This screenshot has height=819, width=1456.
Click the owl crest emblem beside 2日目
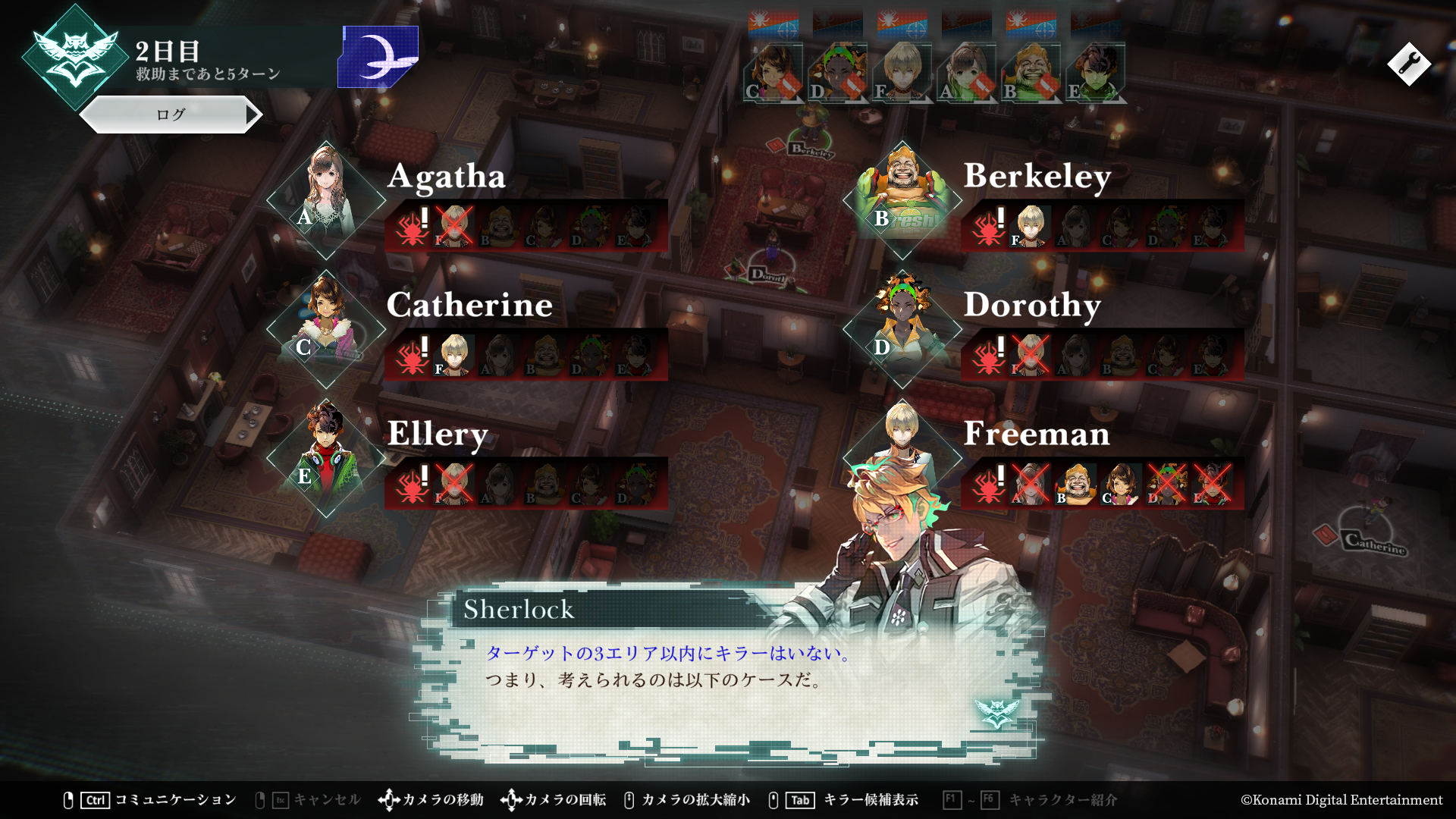point(75,58)
